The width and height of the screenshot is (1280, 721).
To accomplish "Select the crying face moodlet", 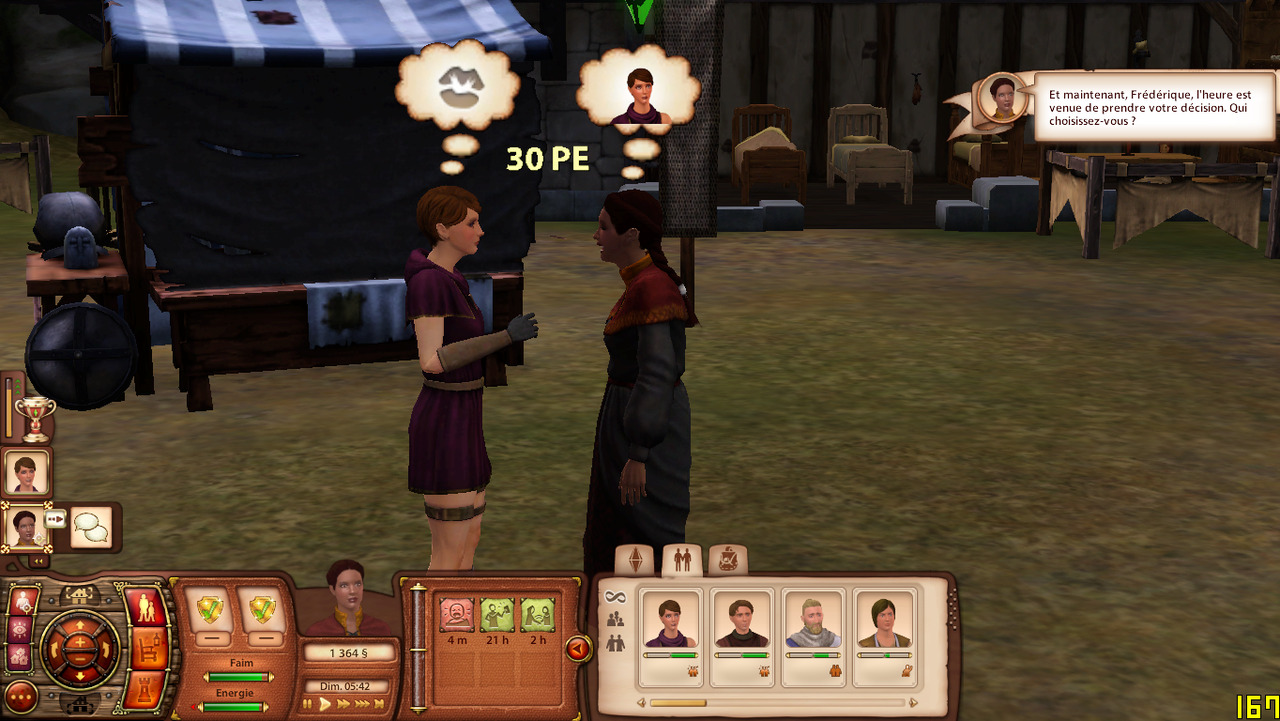I will point(457,615).
